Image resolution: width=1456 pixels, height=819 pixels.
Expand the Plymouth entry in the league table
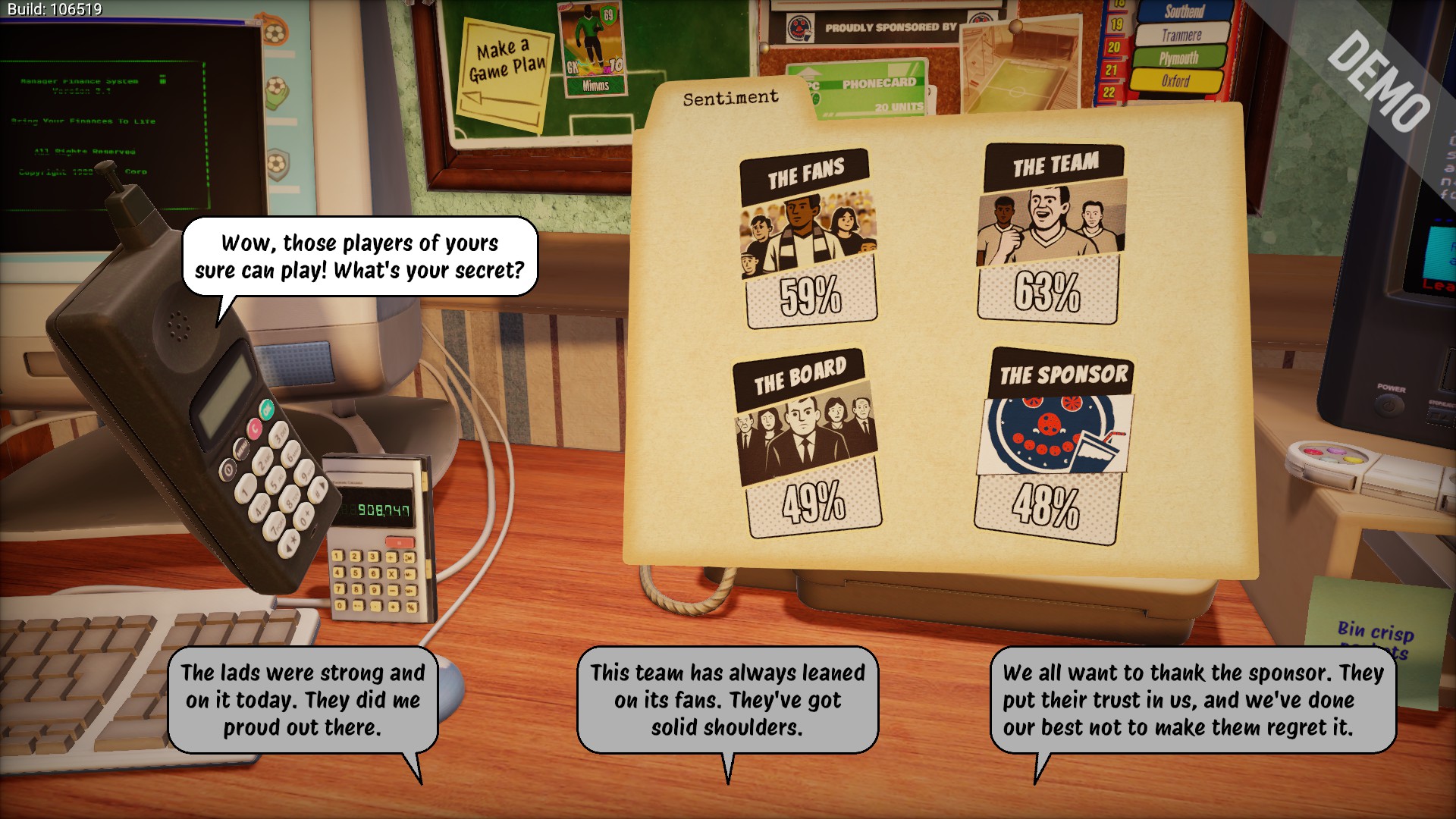[x=1179, y=55]
